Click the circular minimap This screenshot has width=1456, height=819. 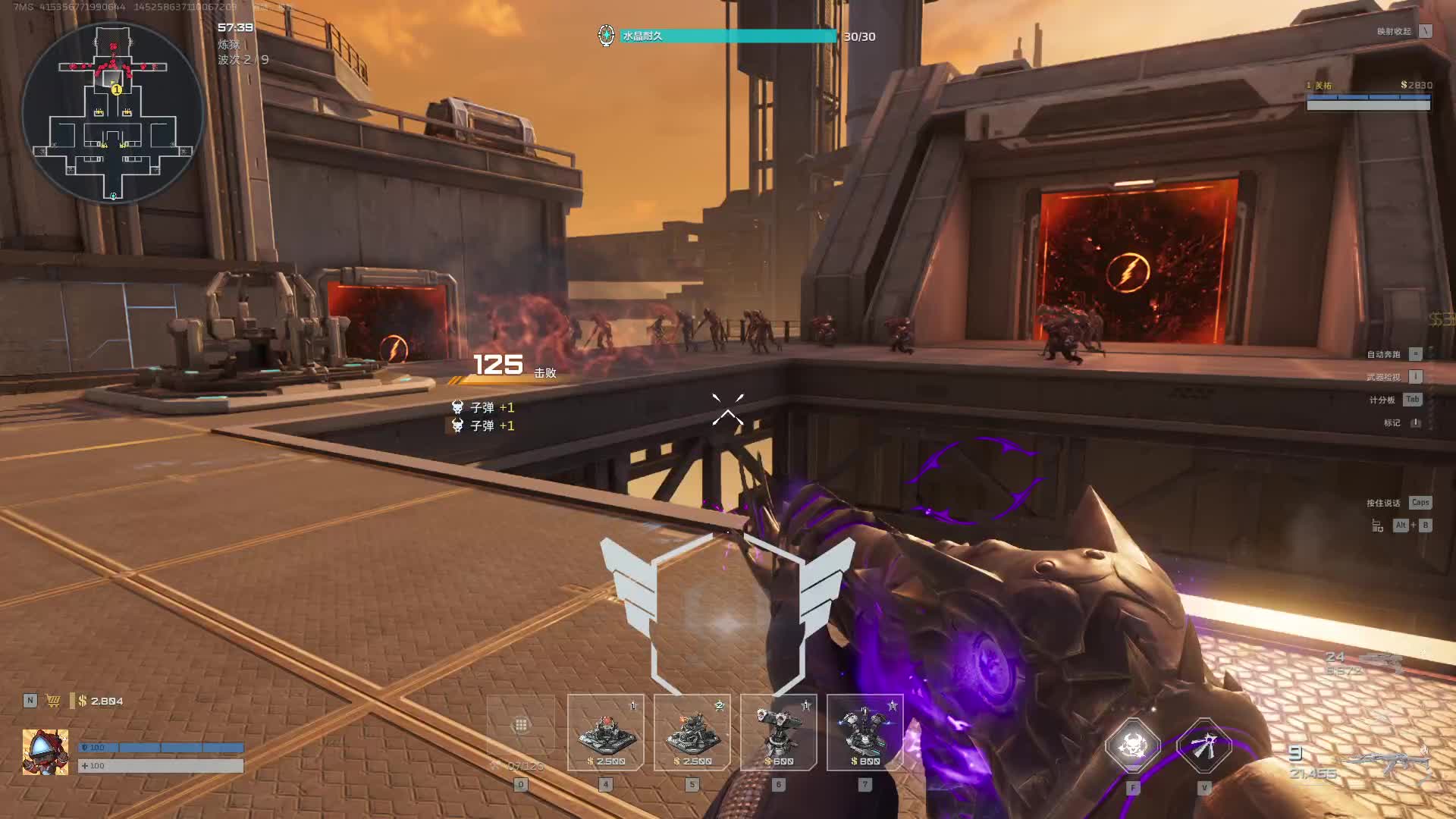pyautogui.click(x=113, y=112)
